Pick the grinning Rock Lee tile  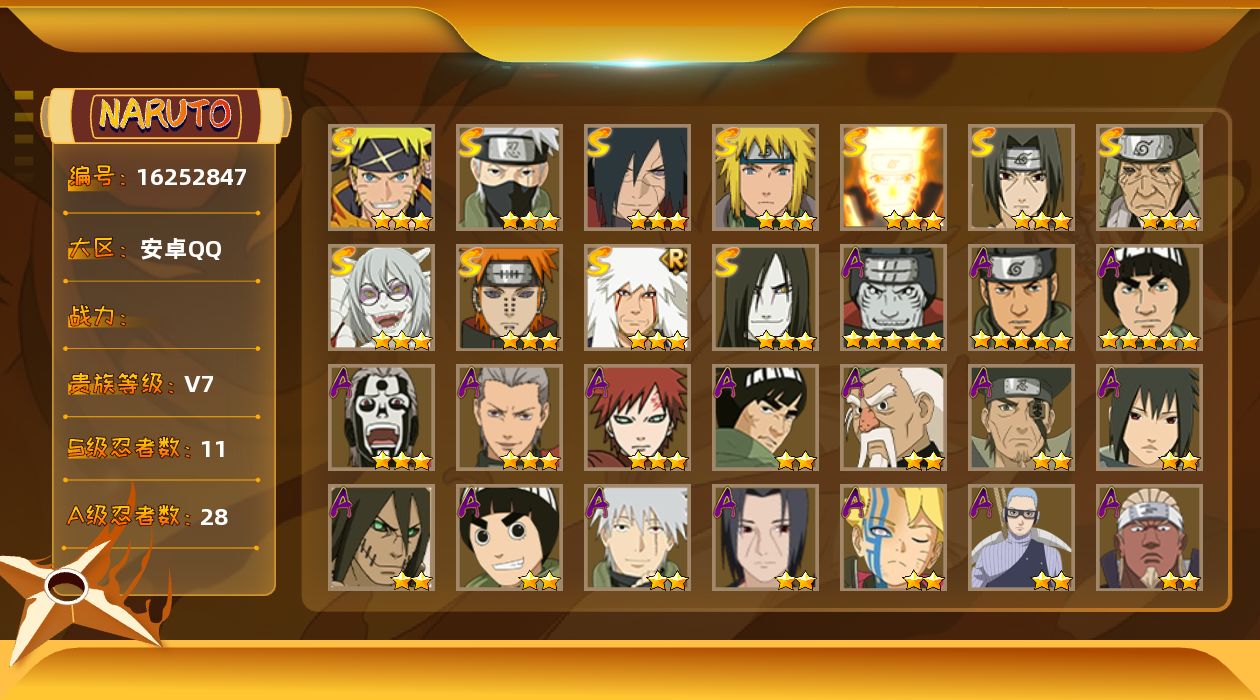(509, 537)
